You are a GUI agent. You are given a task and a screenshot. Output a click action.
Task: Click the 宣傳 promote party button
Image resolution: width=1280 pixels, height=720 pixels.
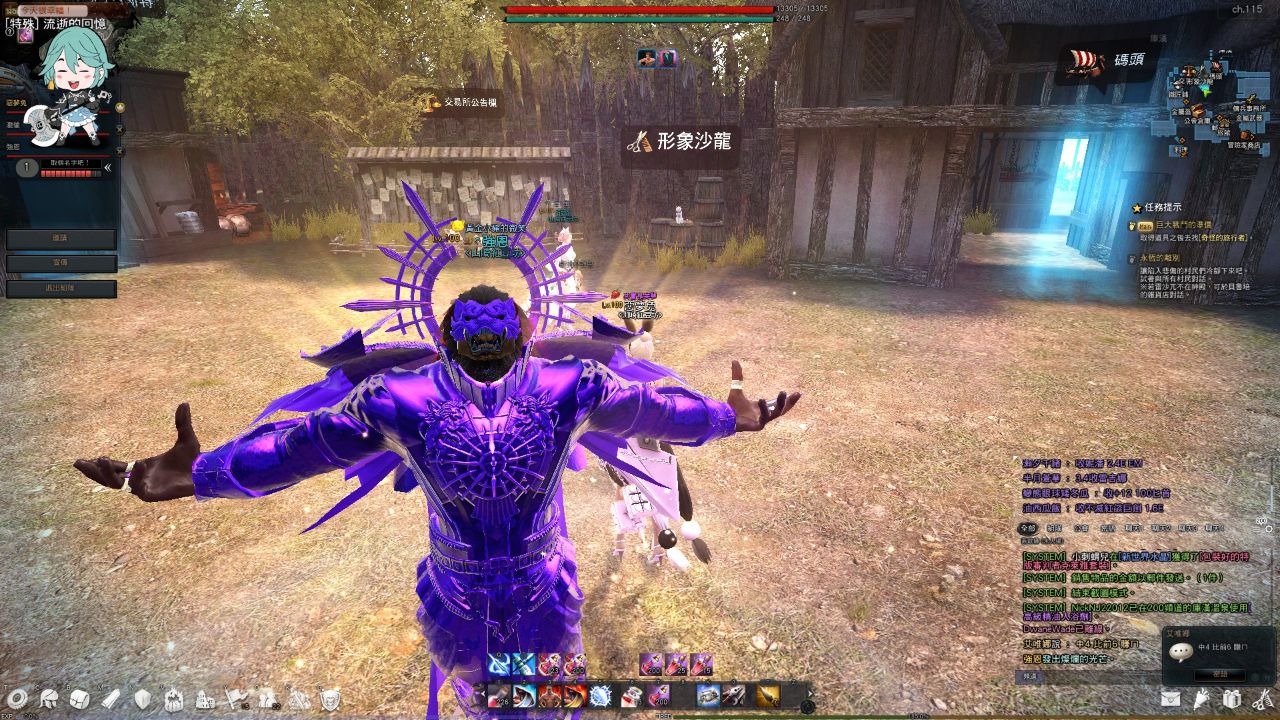coord(61,264)
